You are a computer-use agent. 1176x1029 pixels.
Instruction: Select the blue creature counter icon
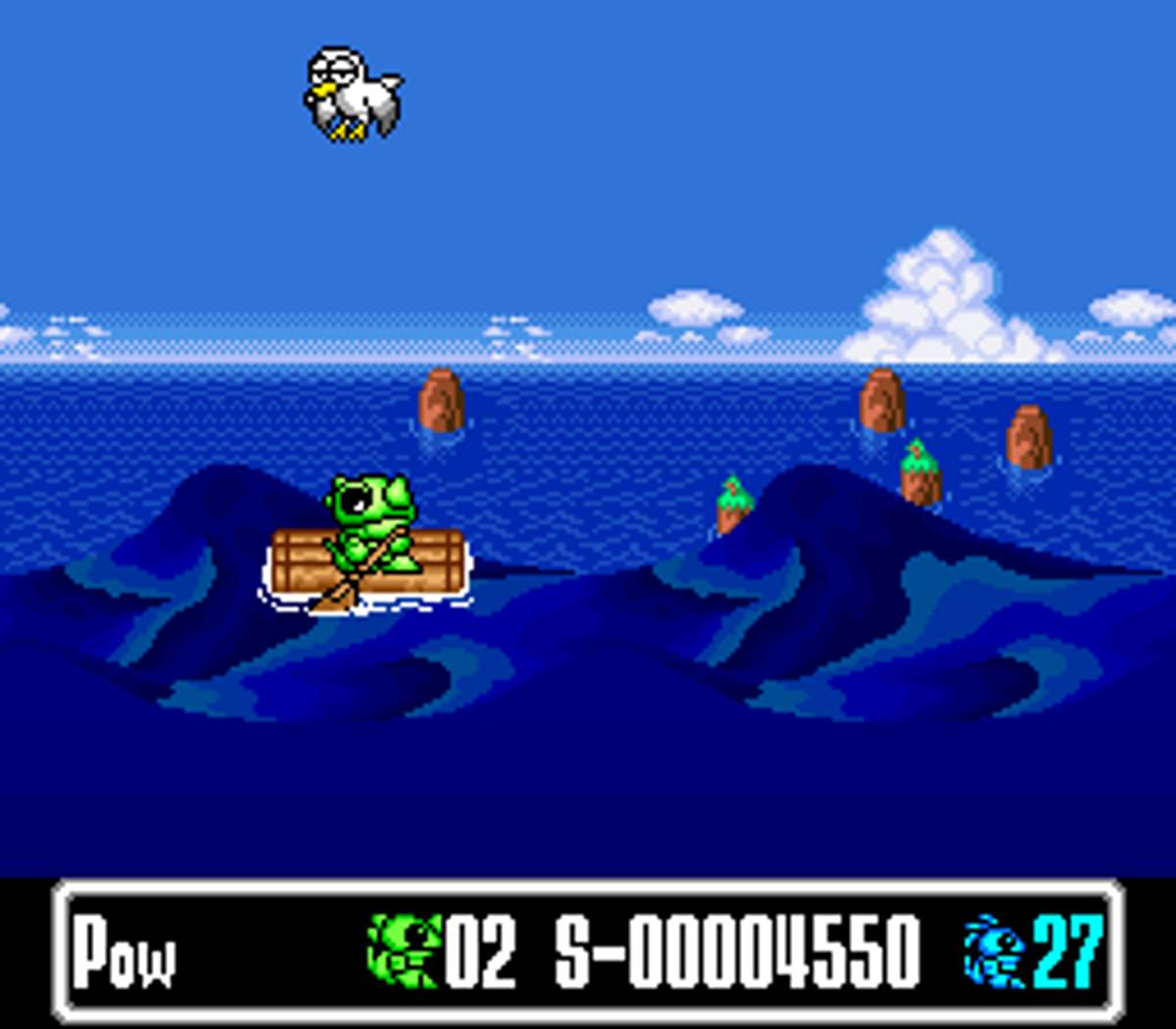(x=994, y=951)
